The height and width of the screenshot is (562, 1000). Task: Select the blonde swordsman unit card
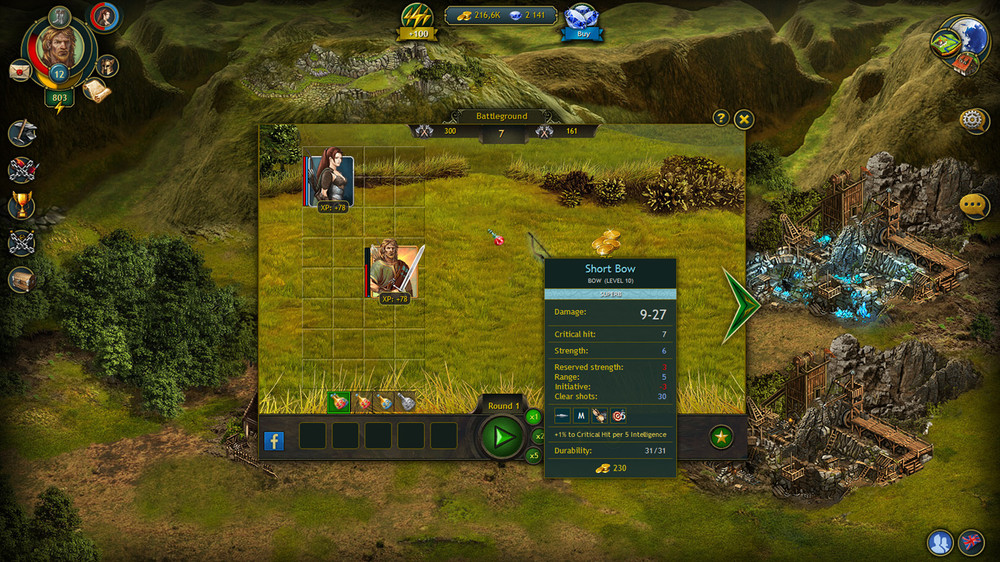coord(390,269)
